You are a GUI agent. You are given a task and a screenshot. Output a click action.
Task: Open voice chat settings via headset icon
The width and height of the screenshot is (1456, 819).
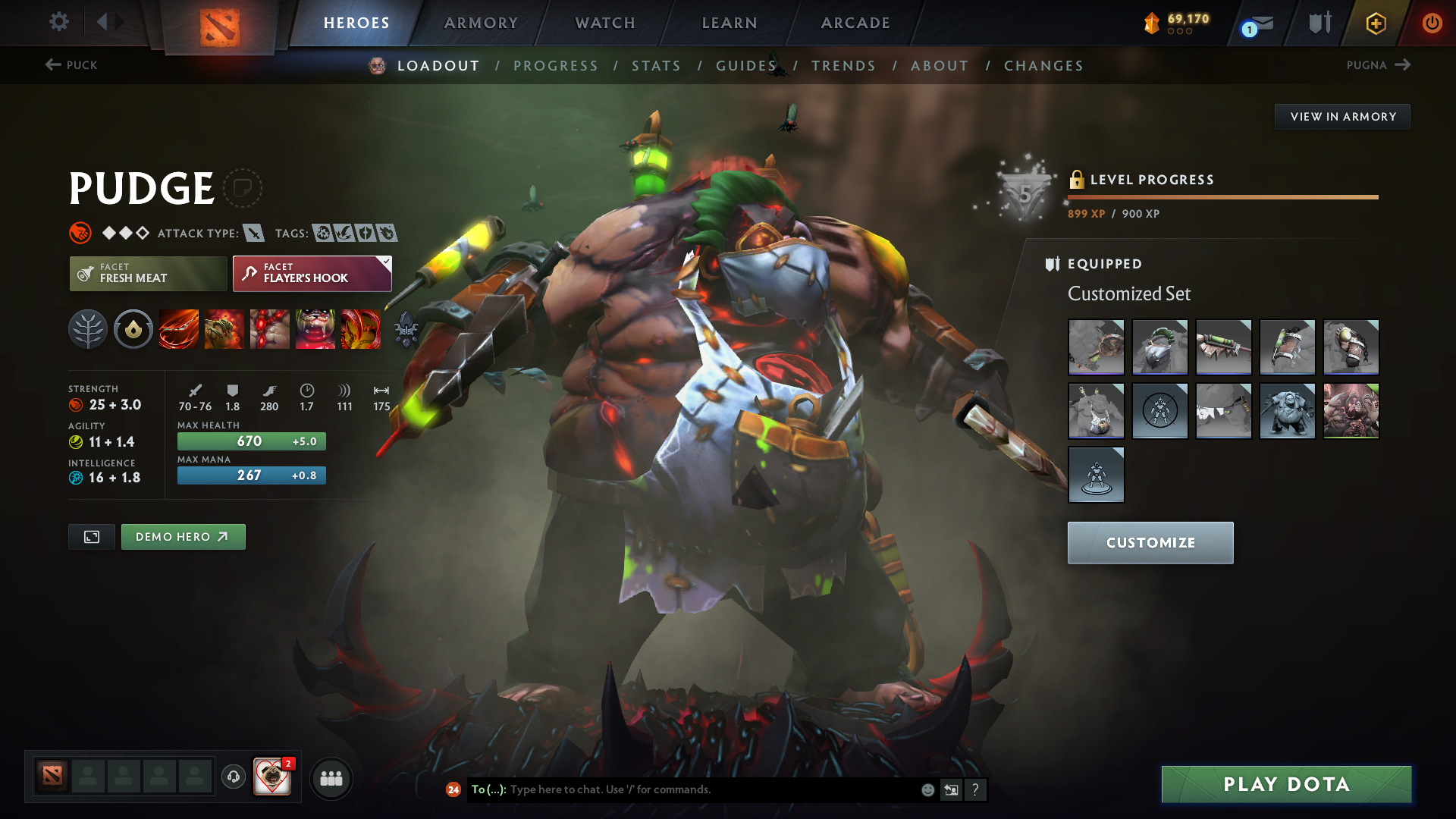tap(233, 777)
